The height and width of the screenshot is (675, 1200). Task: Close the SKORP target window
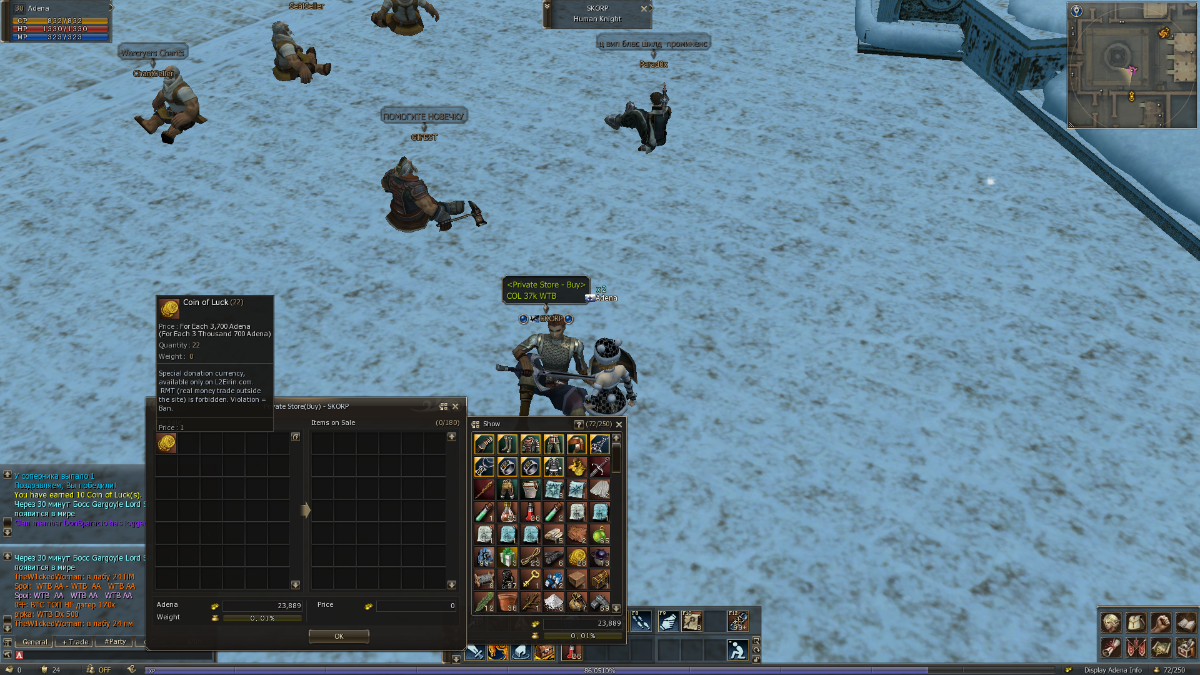pyautogui.click(x=645, y=8)
